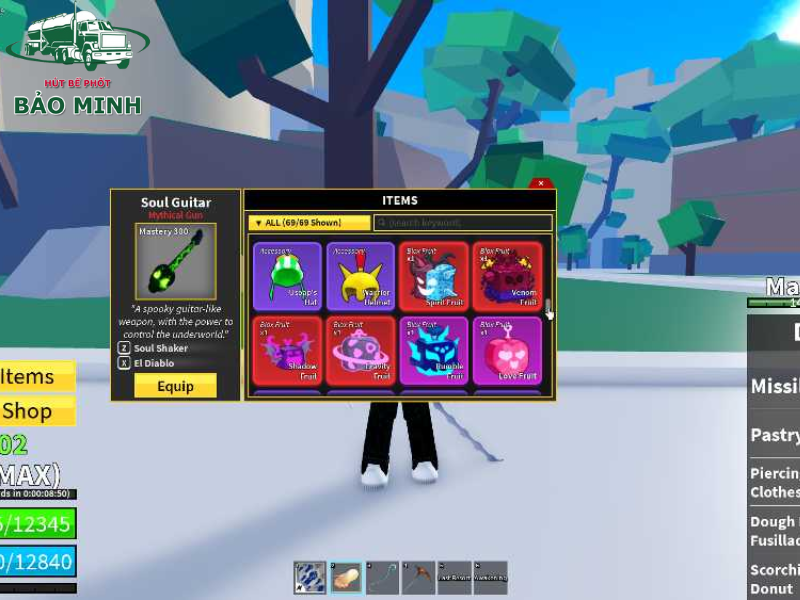Select the highlighted fist hotbar slot
This screenshot has width=800, height=600.
[x=347, y=577]
